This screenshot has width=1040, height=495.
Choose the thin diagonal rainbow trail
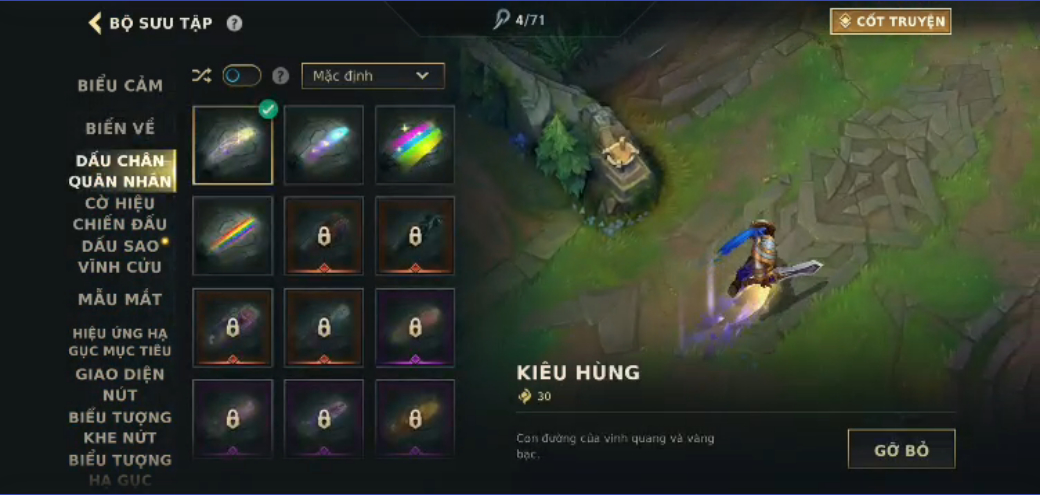[x=233, y=236]
